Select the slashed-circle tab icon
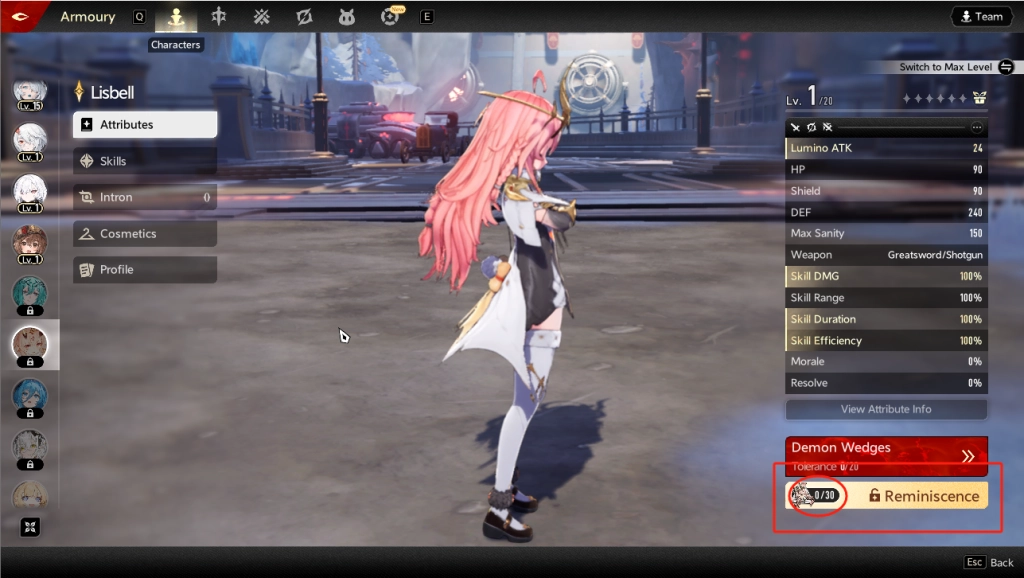1024x578 pixels. [305, 17]
